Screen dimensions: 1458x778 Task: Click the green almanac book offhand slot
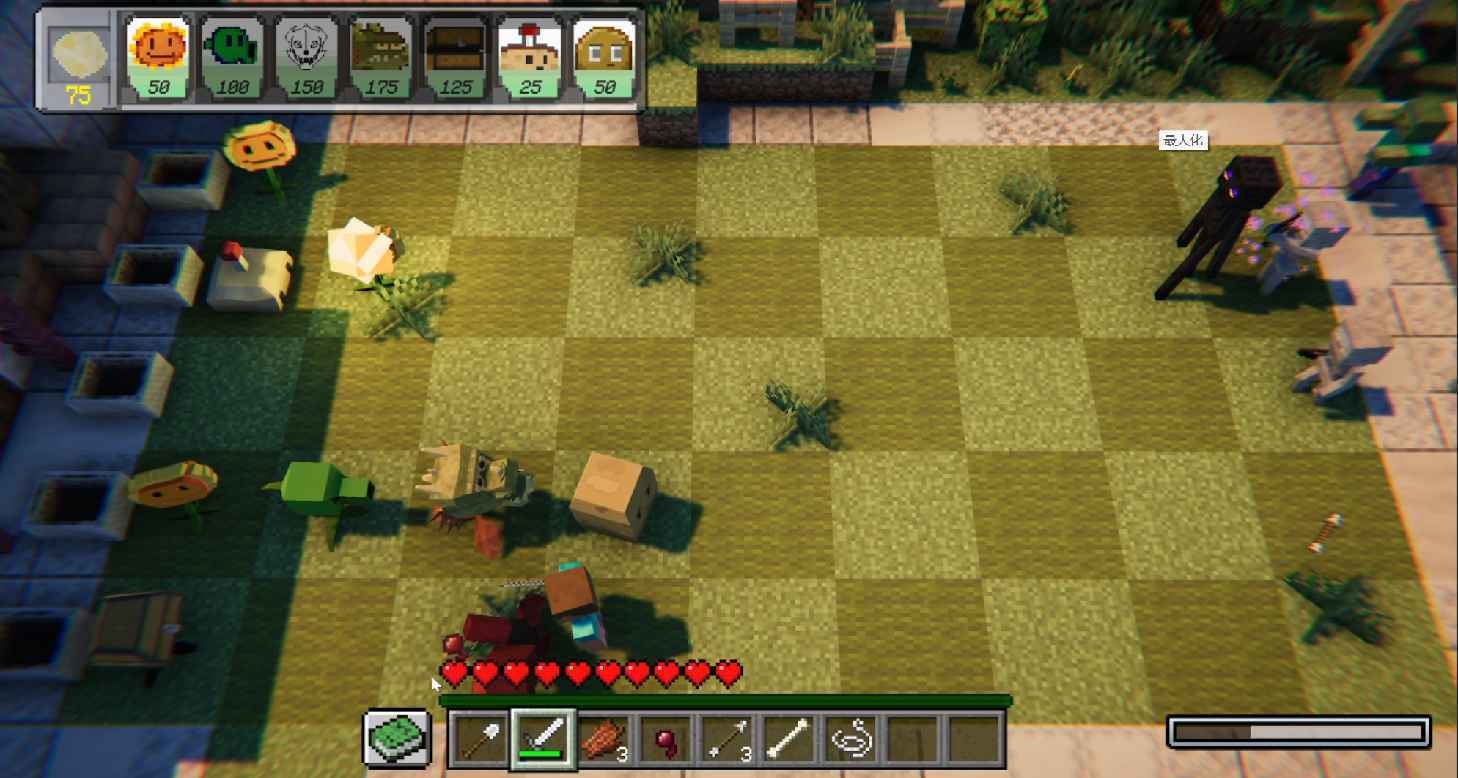[395, 738]
